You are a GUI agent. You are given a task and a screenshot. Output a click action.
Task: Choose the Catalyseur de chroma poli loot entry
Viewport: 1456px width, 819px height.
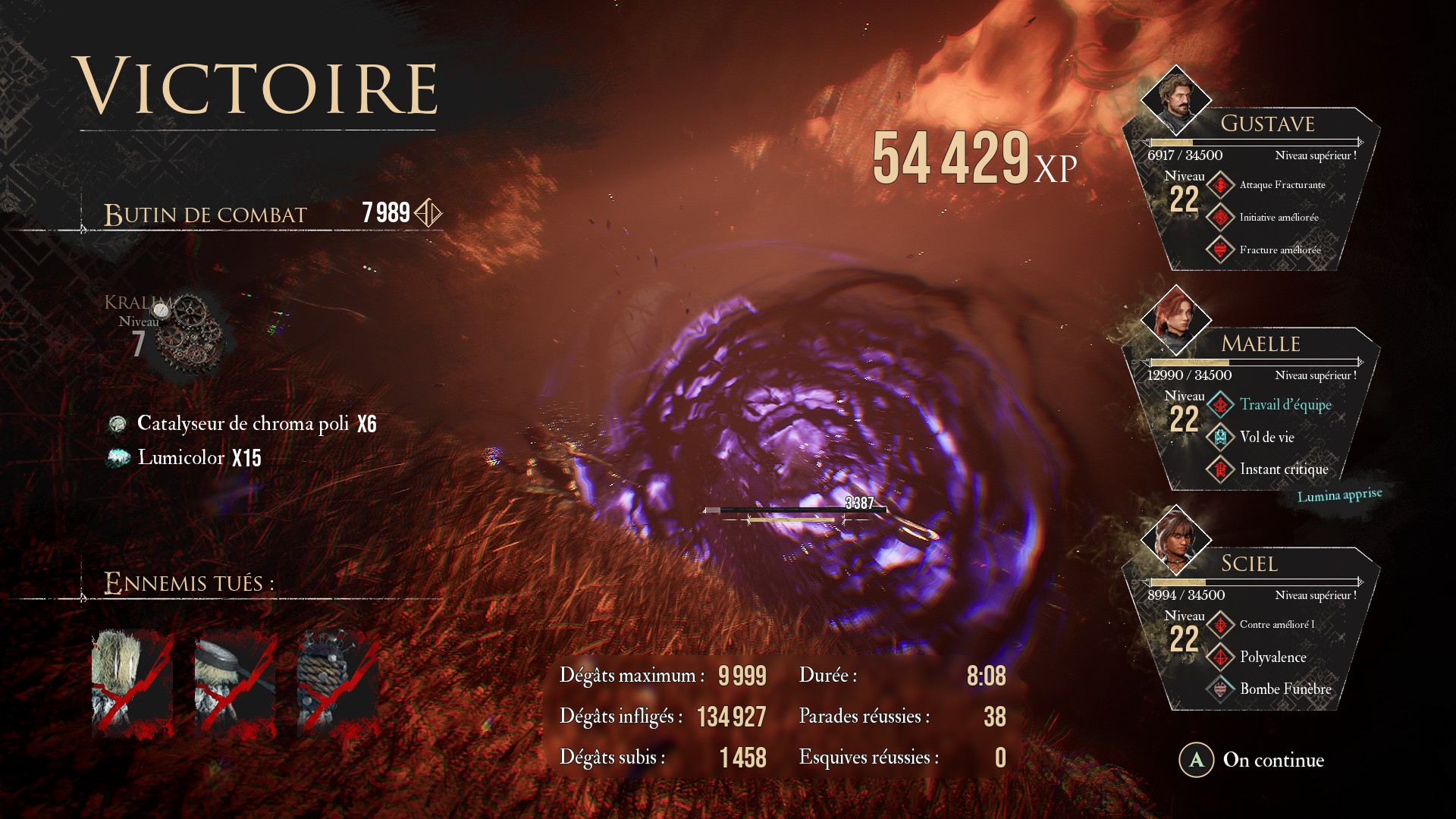243,424
